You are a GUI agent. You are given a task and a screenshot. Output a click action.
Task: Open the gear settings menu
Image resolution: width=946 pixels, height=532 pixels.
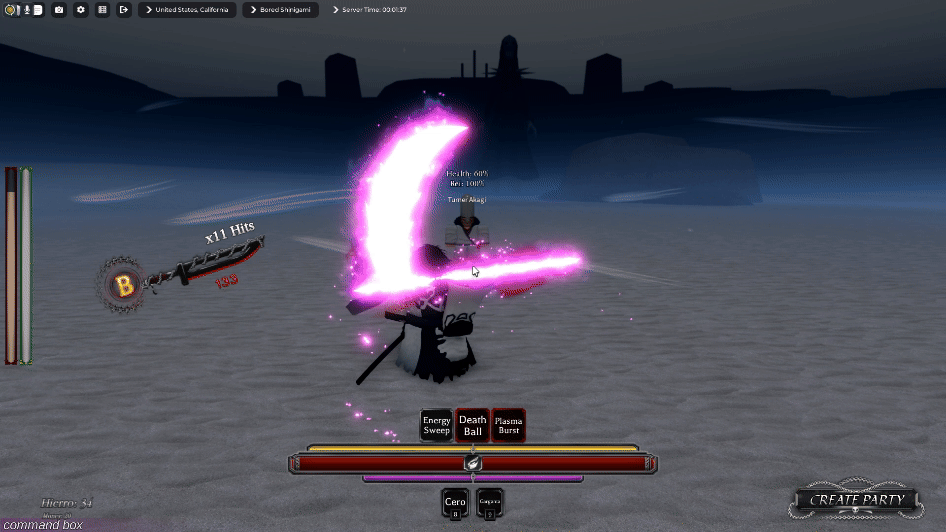80,10
